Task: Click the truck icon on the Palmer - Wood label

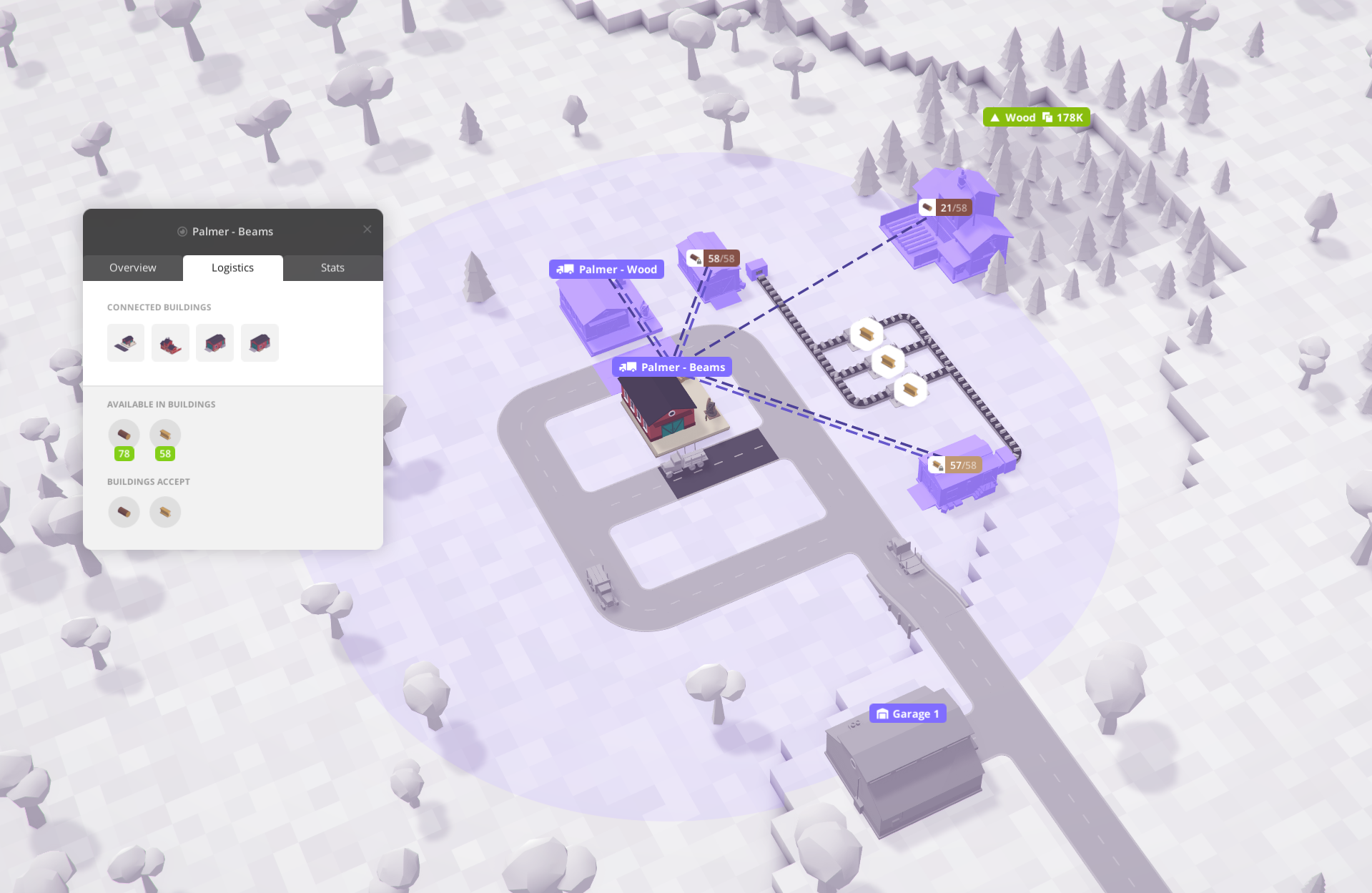Action: tap(564, 269)
